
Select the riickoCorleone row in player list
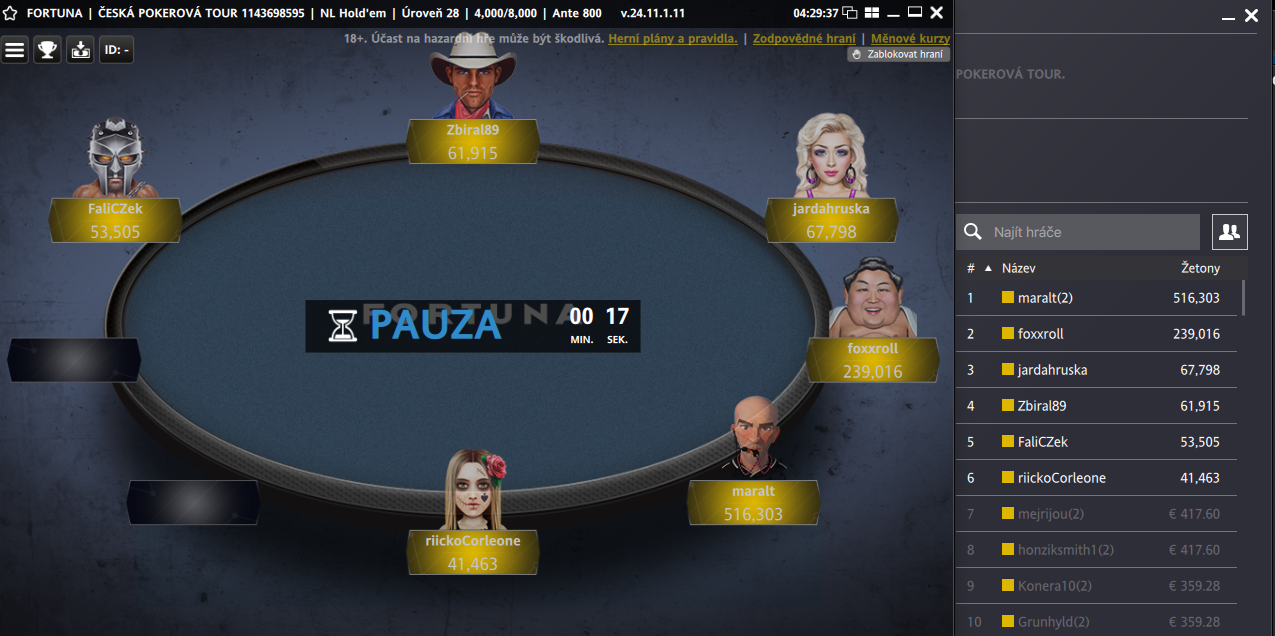(x=1095, y=478)
